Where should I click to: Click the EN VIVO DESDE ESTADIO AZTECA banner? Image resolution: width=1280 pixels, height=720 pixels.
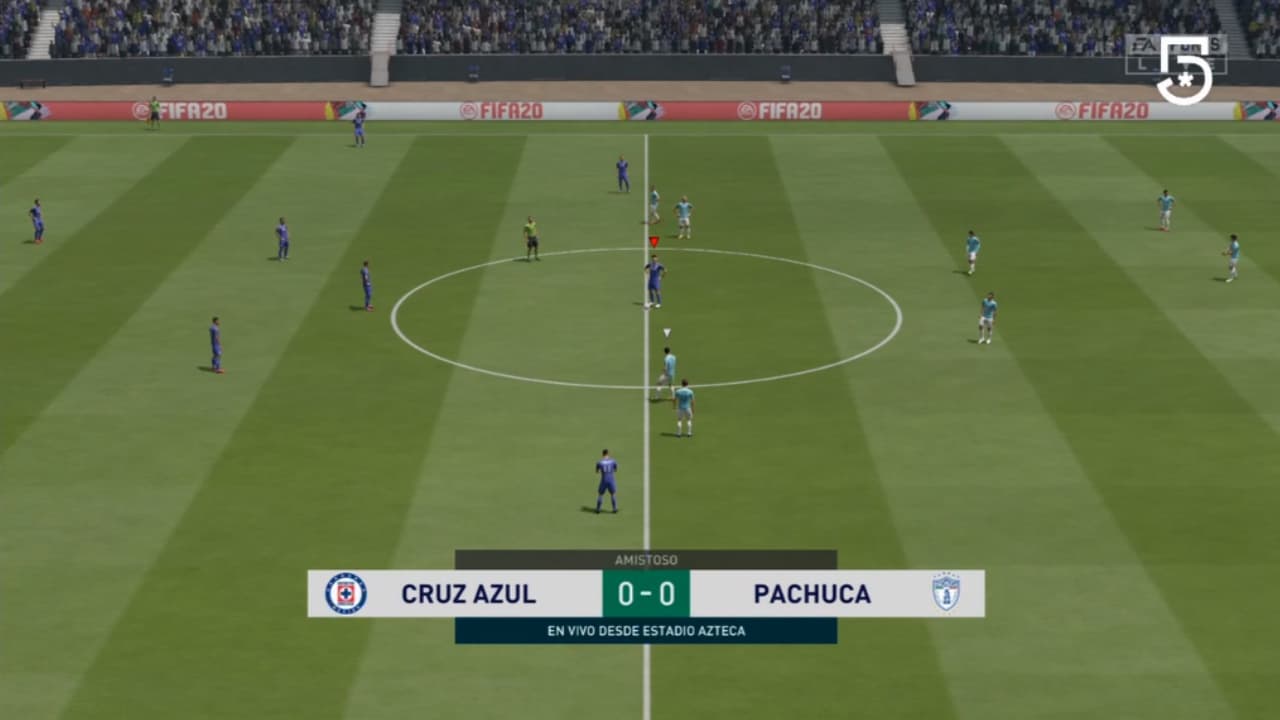[646, 630]
